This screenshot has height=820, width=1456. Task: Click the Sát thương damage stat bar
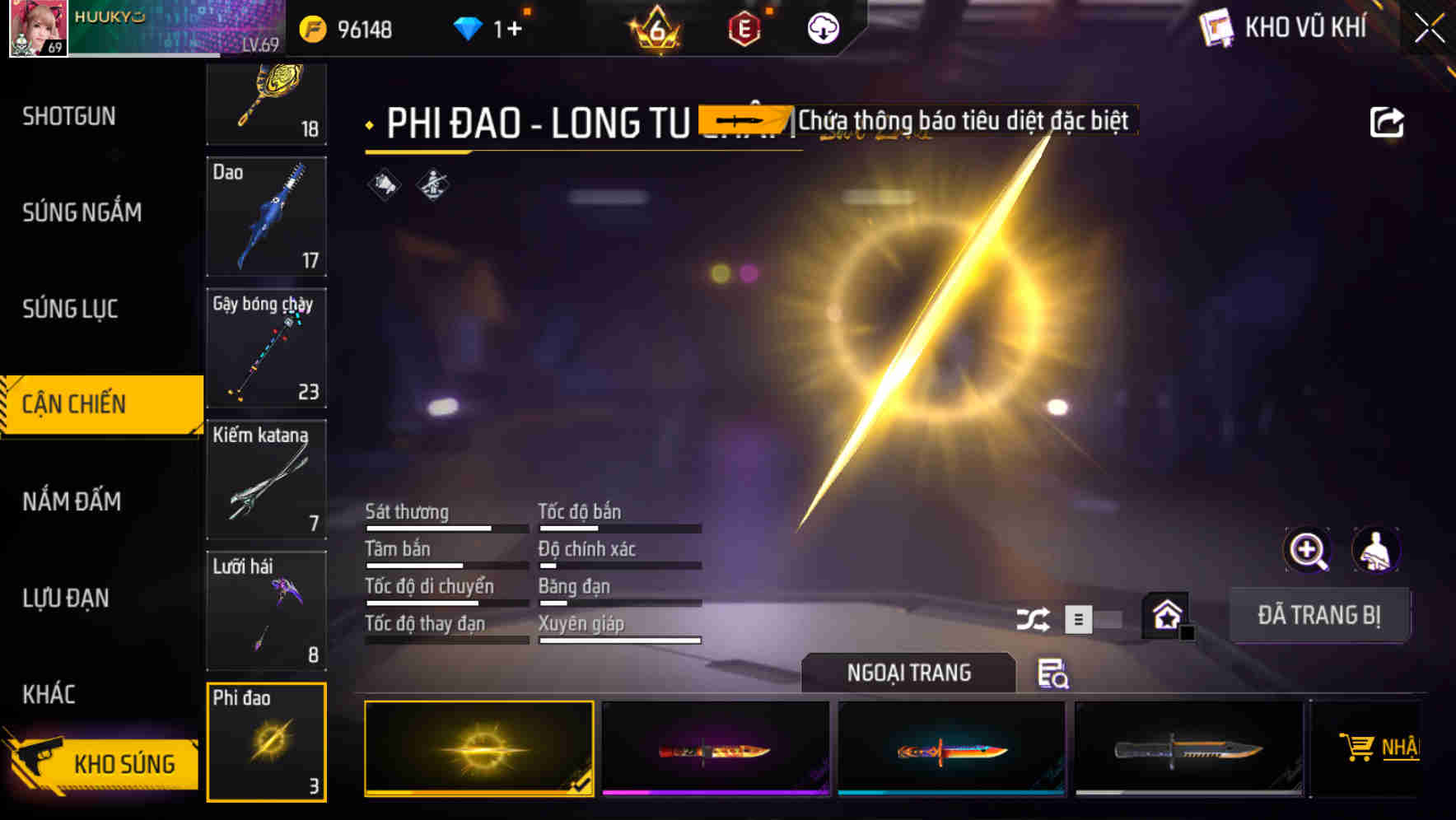click(445, 527)
